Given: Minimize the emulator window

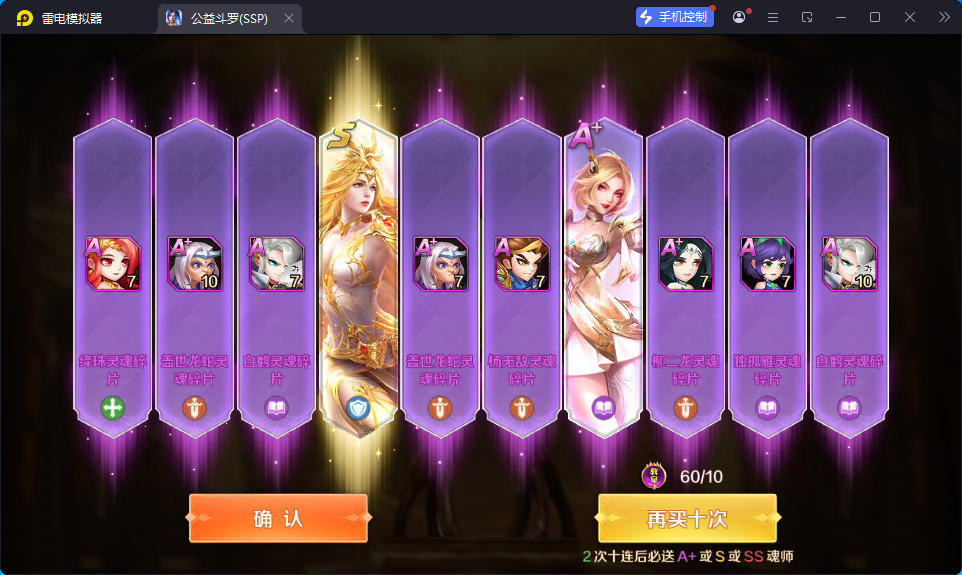Looking at the screenshot, I should click(x=841, y=17).
